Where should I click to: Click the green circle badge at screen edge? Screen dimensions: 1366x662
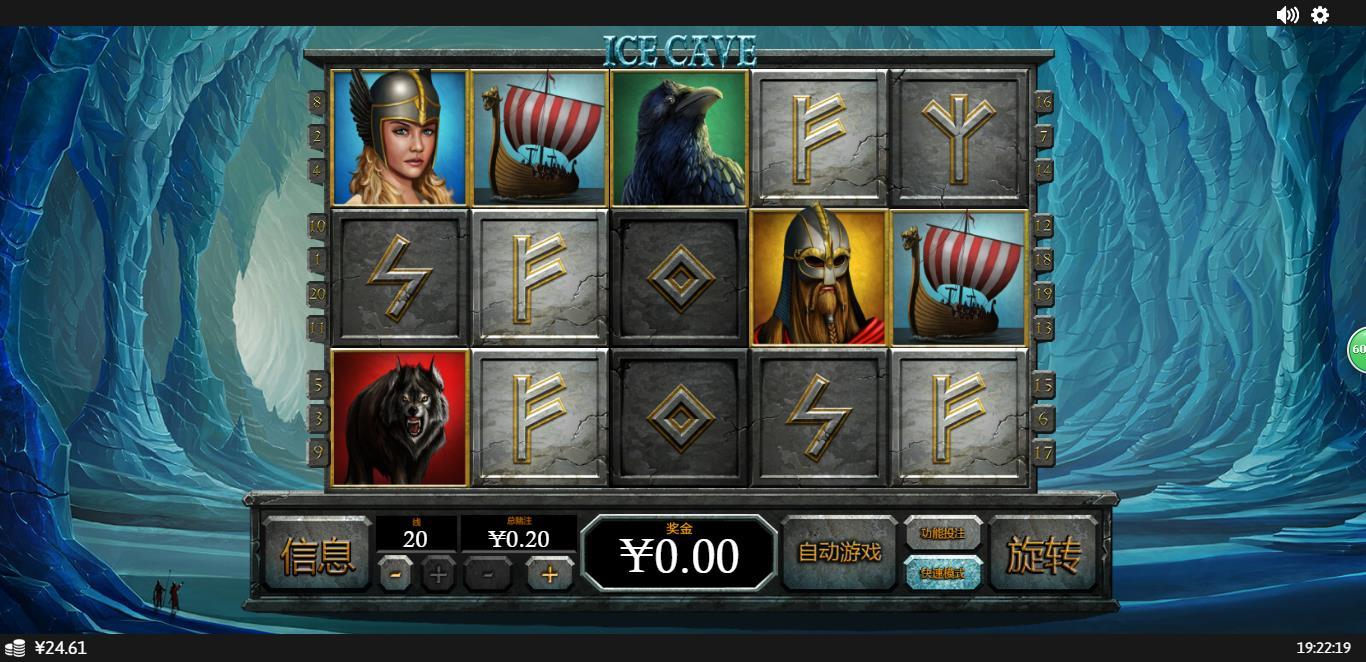[1358, 349]
